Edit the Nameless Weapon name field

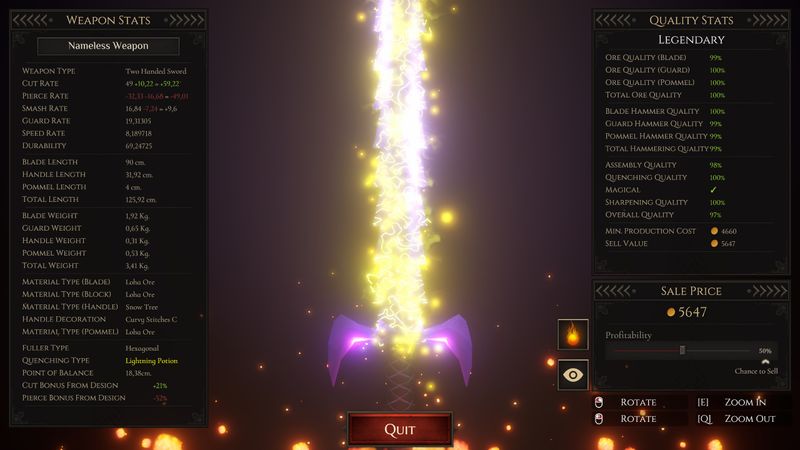(x=108, y=46)
